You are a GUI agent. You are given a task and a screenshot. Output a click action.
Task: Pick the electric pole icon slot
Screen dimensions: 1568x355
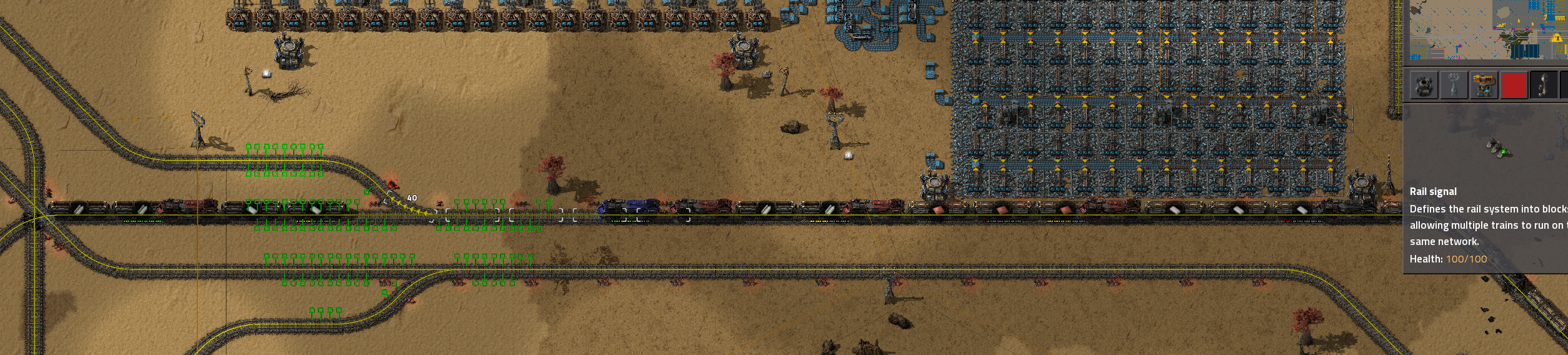pyautogui.click(x=1454, y=85)
